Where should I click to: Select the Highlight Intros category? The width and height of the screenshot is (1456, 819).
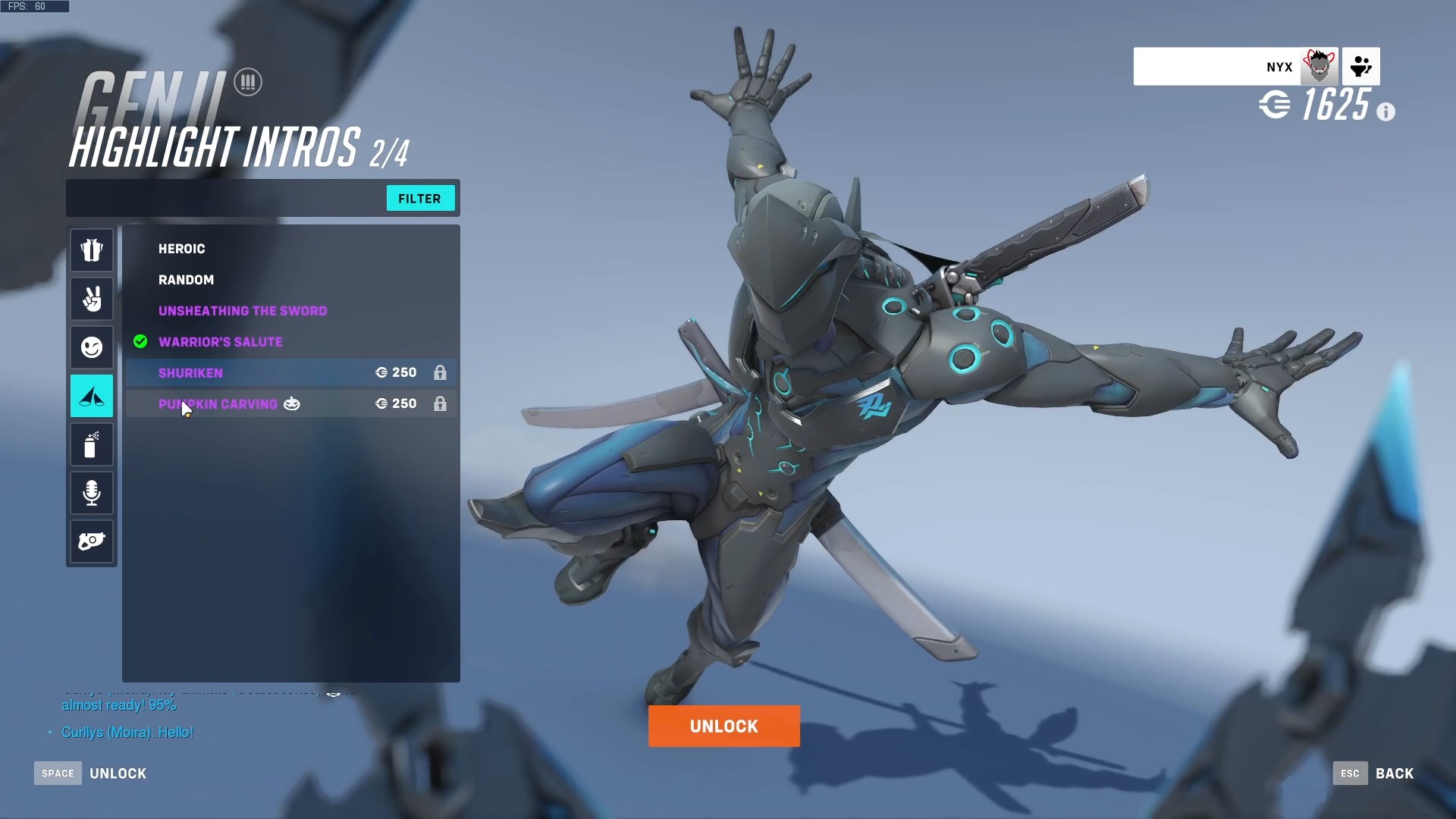(91, 396)
